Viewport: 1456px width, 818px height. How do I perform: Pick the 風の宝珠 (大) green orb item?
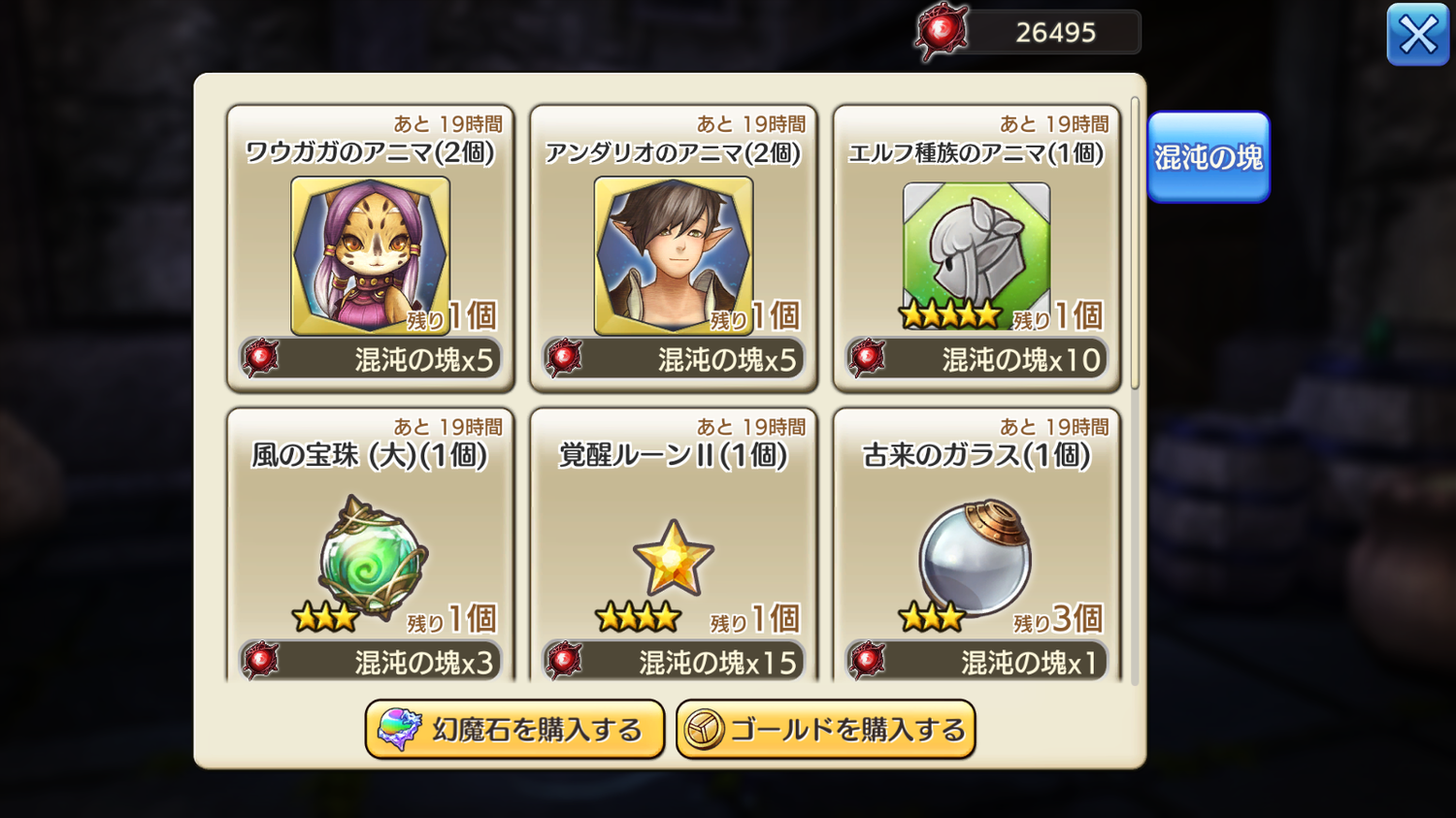coord(372,557)
